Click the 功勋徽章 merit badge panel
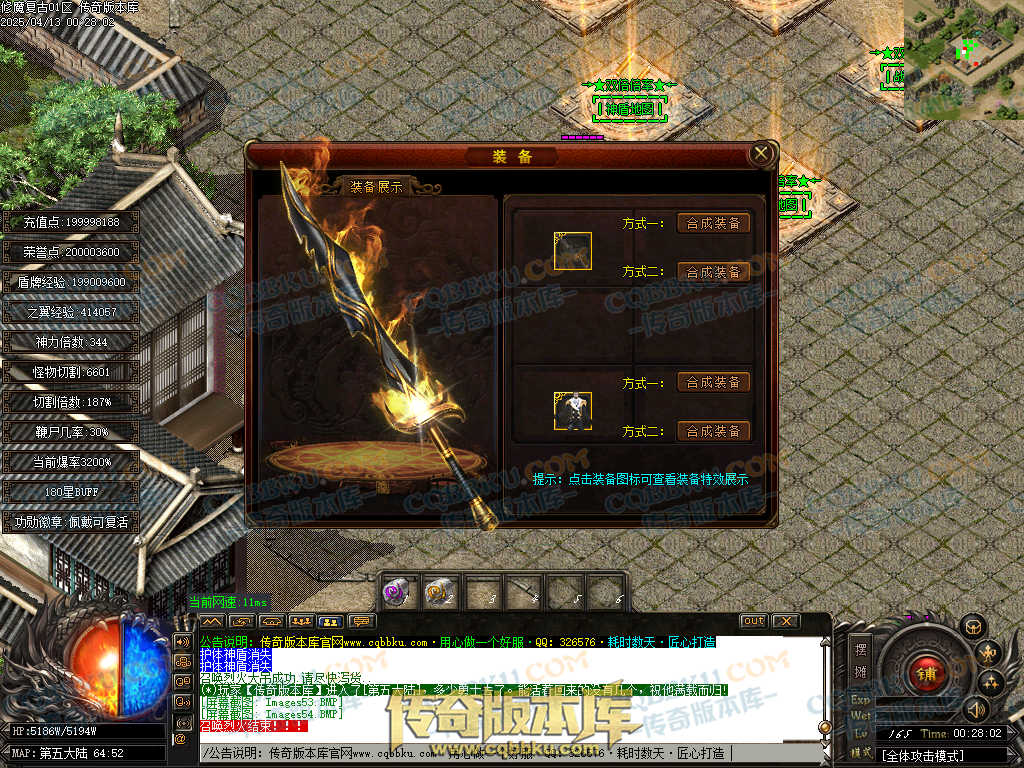1024x768 pixels. [x=70, y=522]
